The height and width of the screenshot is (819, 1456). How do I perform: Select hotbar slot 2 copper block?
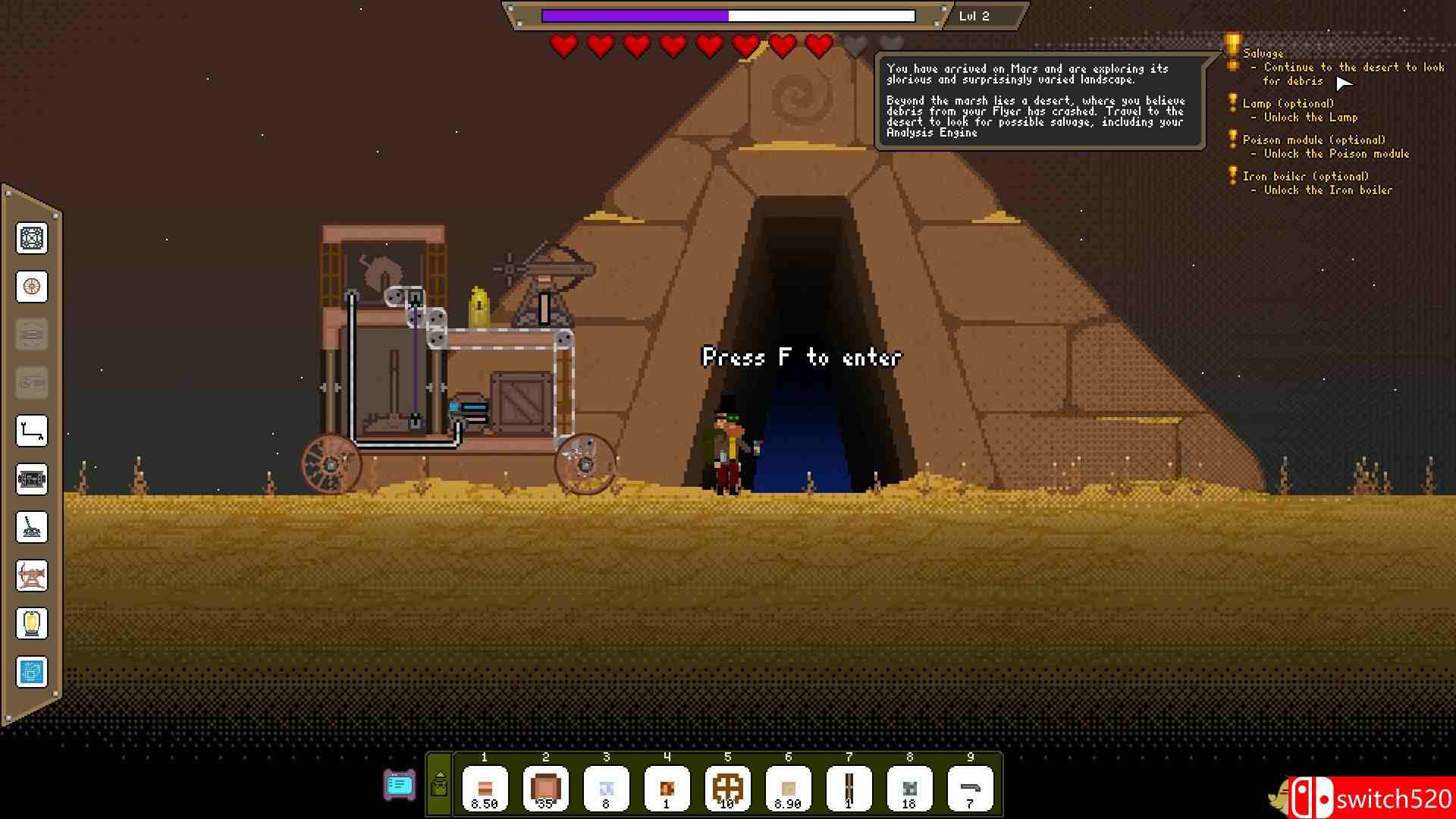(545, 789)
